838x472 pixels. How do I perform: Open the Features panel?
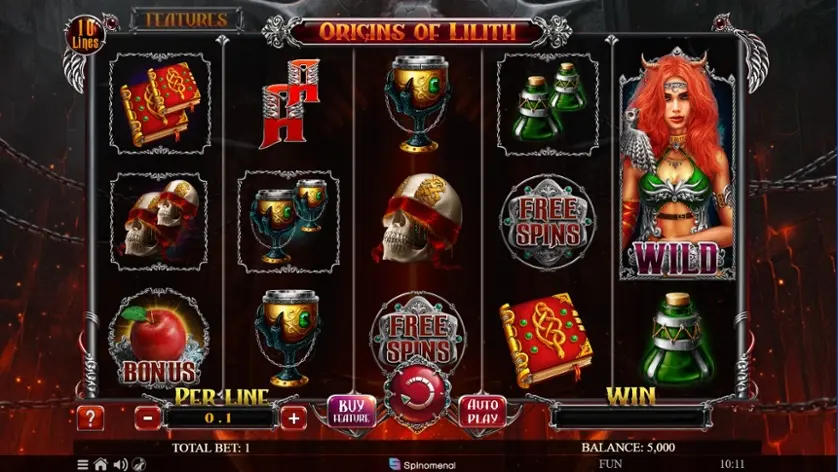pos(187,19)
